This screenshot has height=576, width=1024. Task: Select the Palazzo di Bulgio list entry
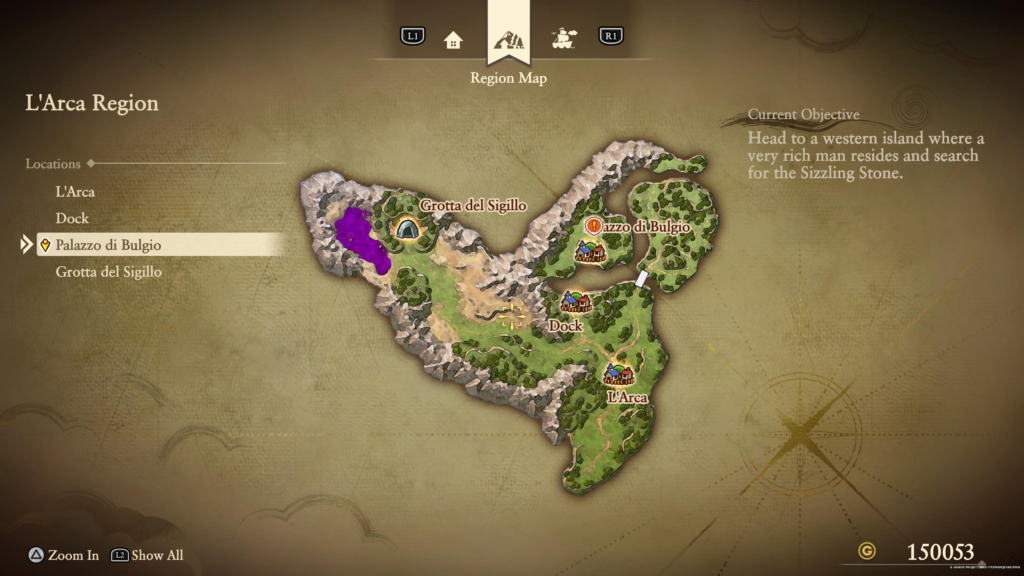click(x=109, y=245)
